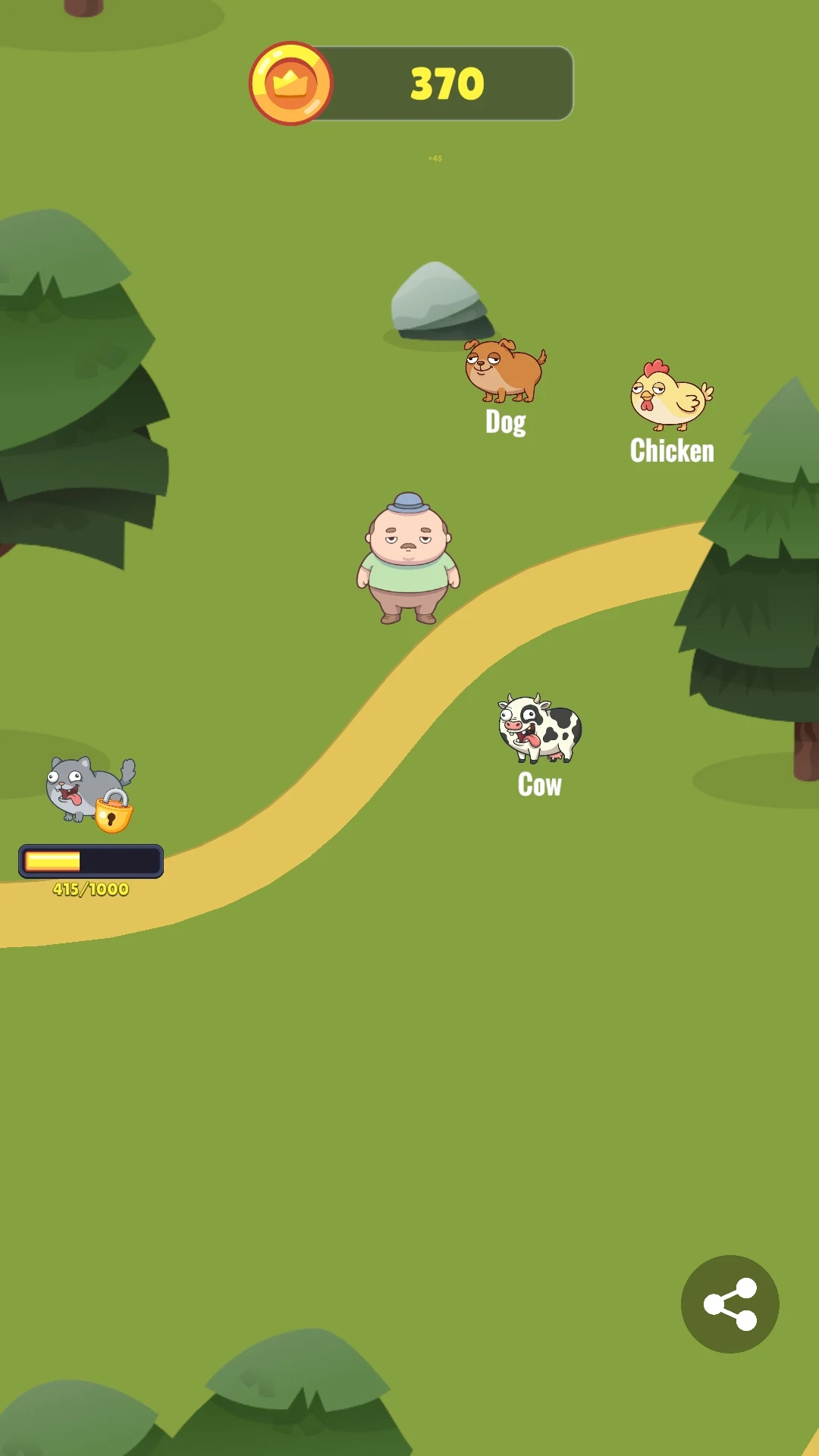The image size is (819, 1456).
Task: Tap the locked gray cat icon
Action: pyautogui.click(x=89, y=792)
